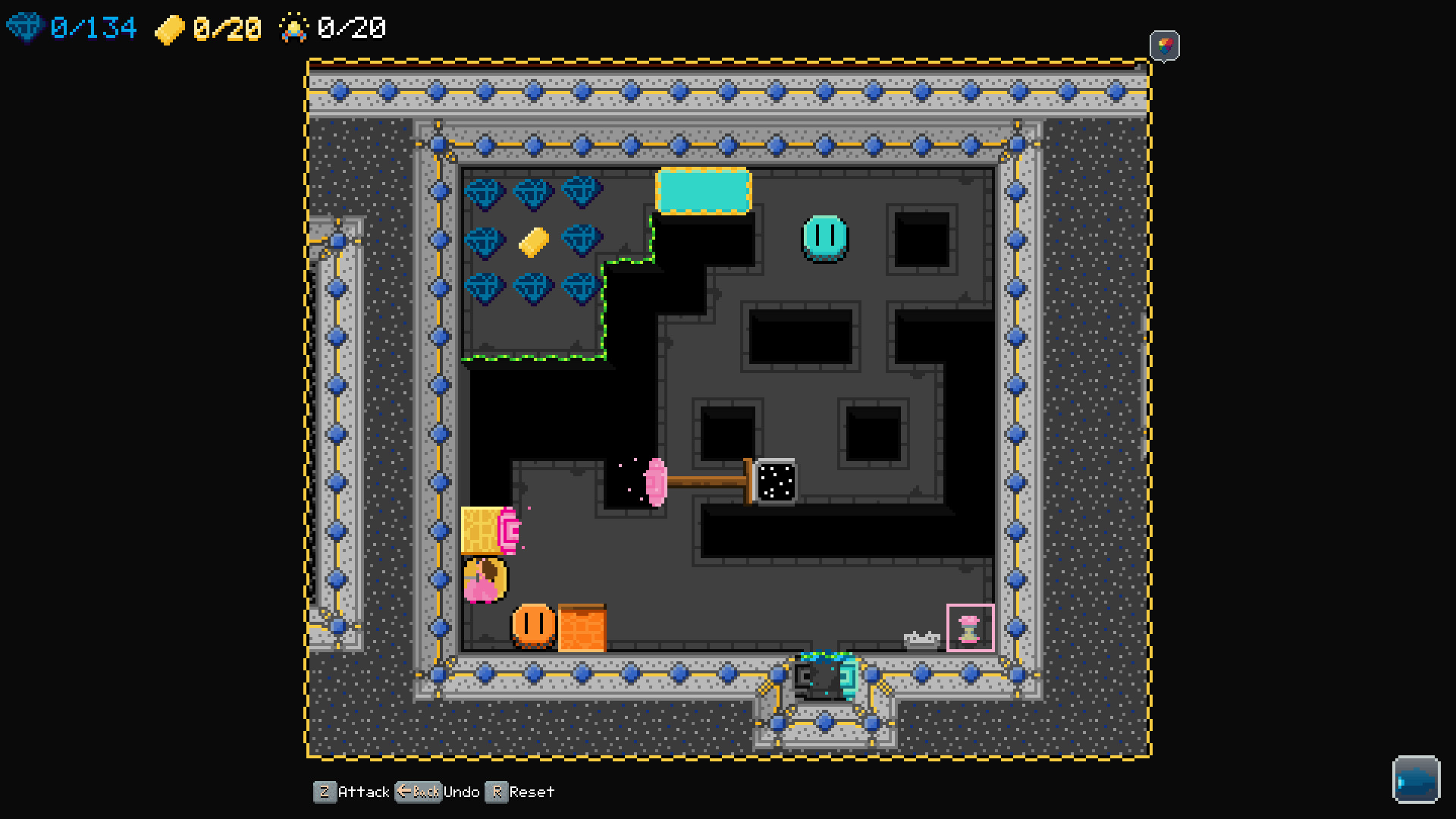Select the small gray crab near the pink frame
This screenshot has height=819, width=1456.
click(922, 639)
